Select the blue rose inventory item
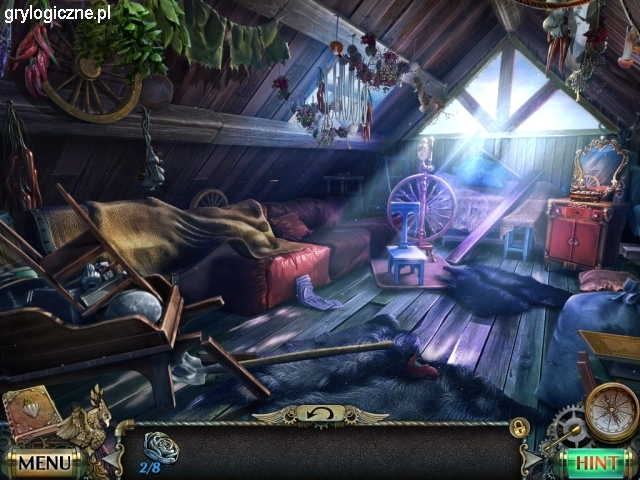The height and width of the screenshot is (480, 640). pos(157,446)
